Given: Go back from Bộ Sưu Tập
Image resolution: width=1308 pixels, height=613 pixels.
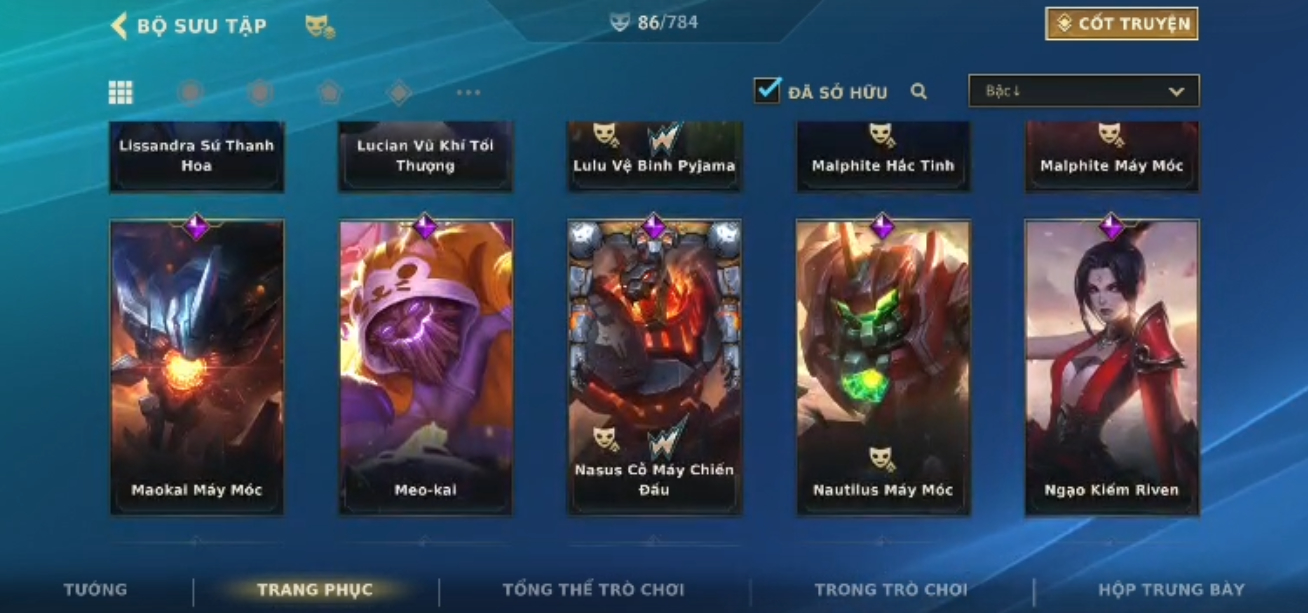Looking at the screenshot, I should pos(119,26).
